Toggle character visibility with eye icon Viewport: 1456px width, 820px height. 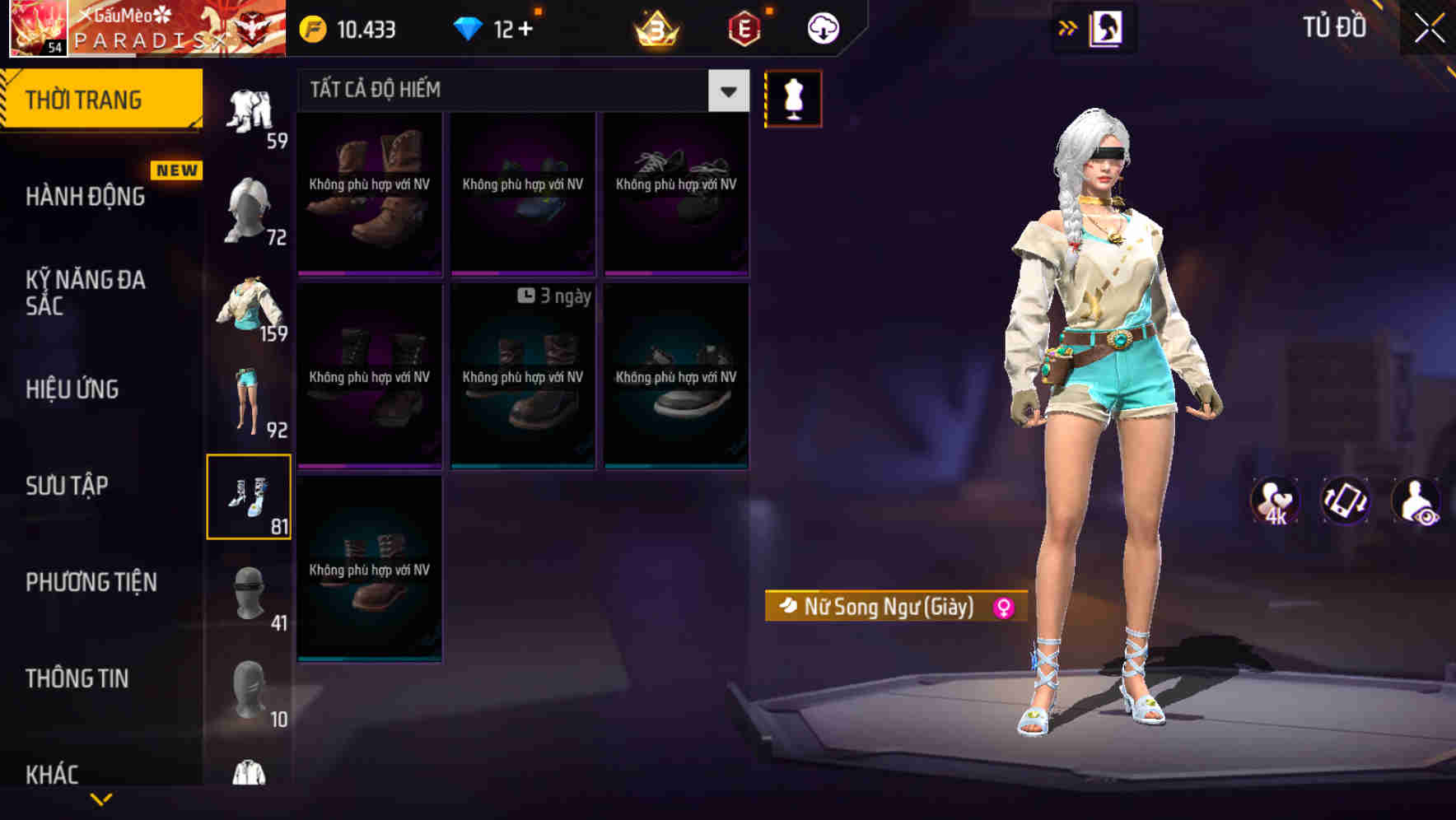[x=1417, y=501]
